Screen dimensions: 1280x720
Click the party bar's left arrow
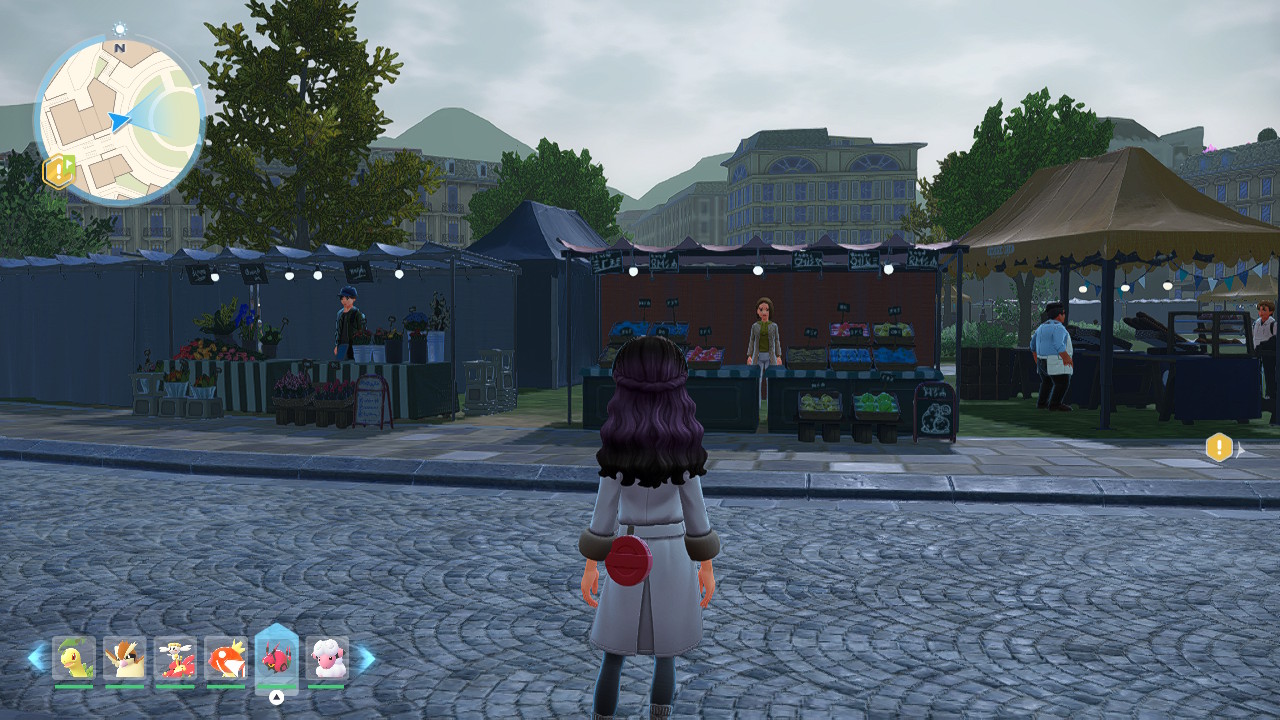(37, 657)
